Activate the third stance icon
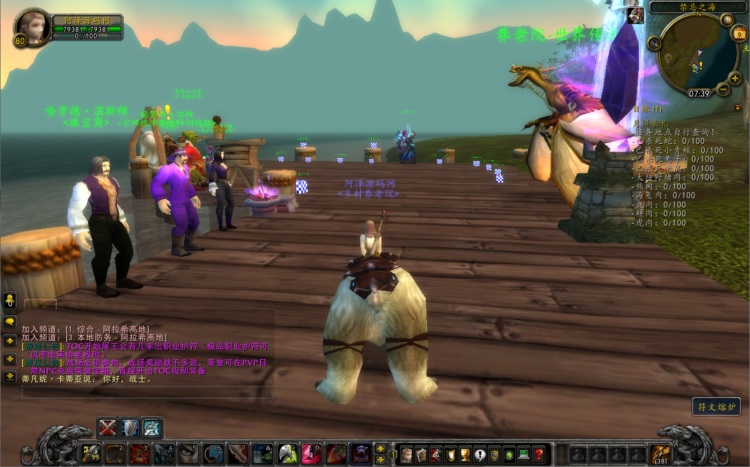750x467 pixels. click(x=152, y=428)
